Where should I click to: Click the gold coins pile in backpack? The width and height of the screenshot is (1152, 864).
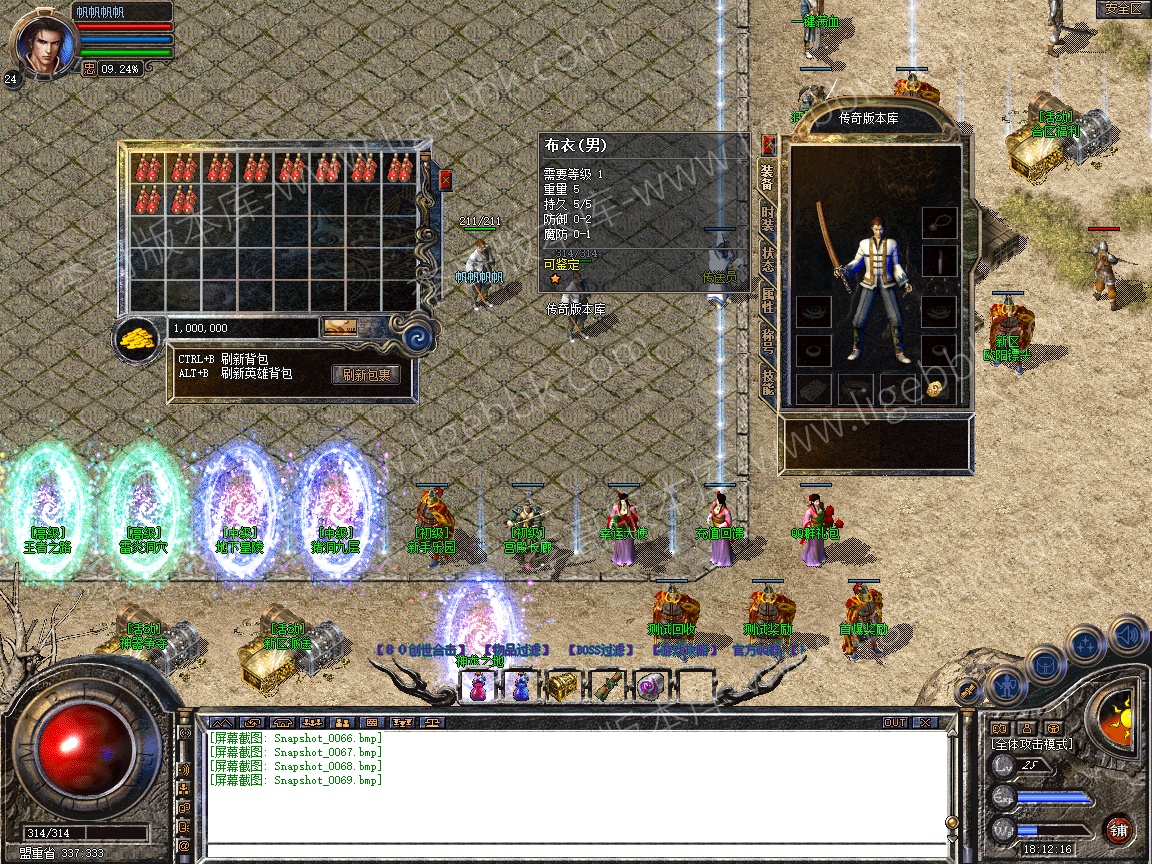click(138, 338)
